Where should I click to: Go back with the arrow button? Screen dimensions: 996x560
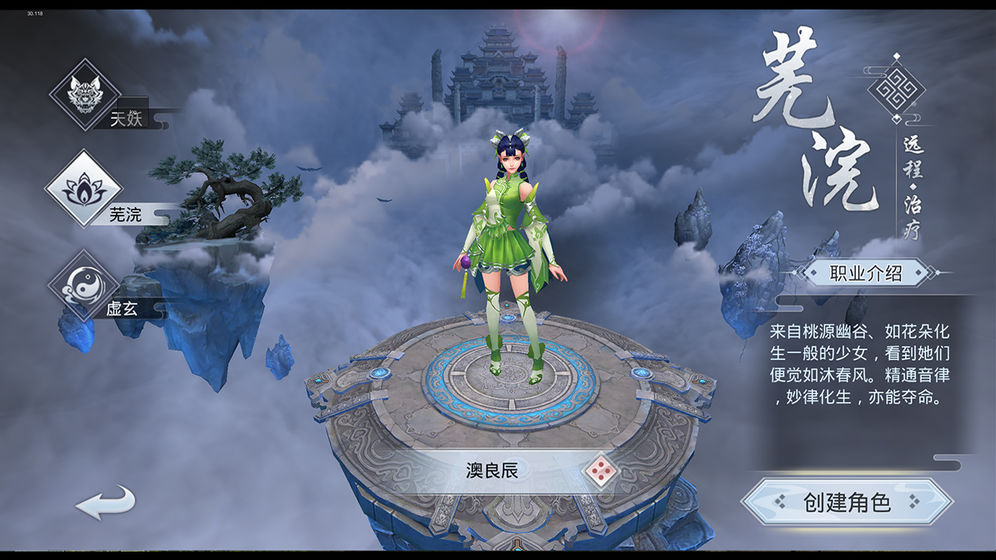tap(104, 500)
